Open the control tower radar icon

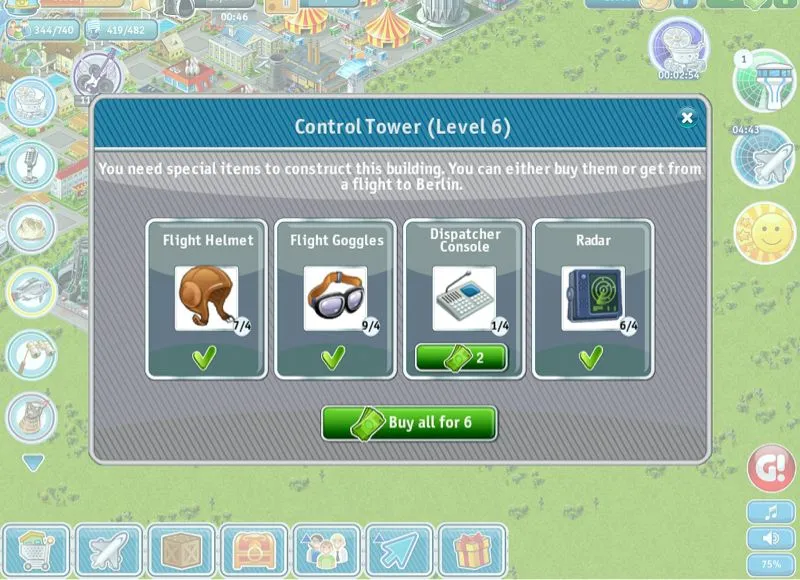(x=765, y=80)
